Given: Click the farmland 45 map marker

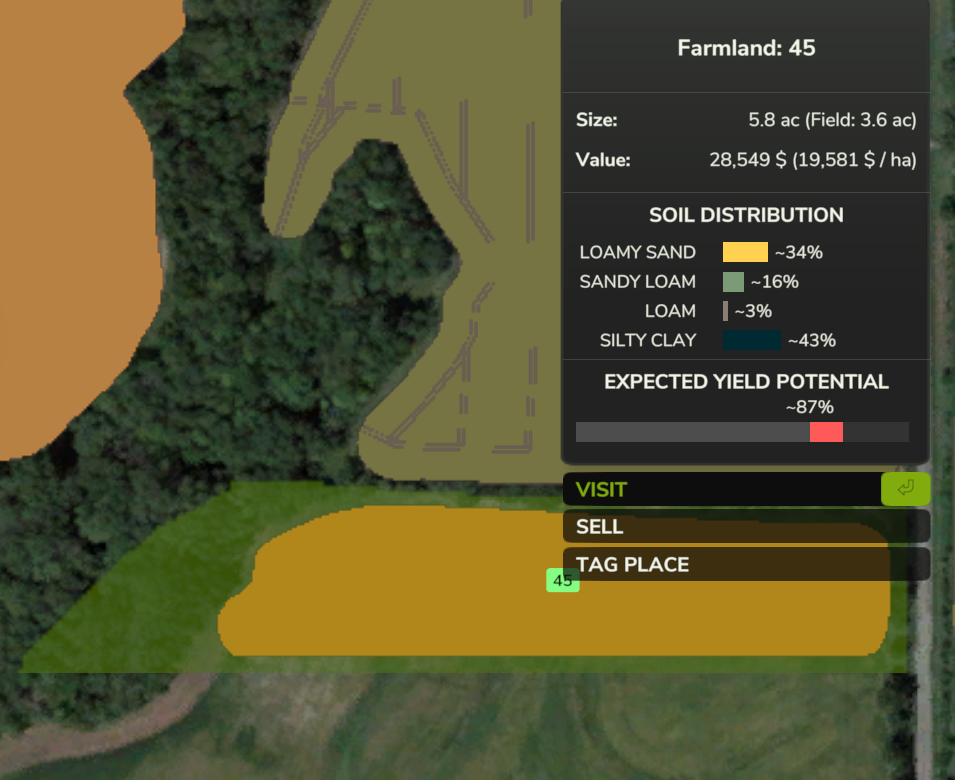Looking at the screenshot, I should [x=562, y=580].
